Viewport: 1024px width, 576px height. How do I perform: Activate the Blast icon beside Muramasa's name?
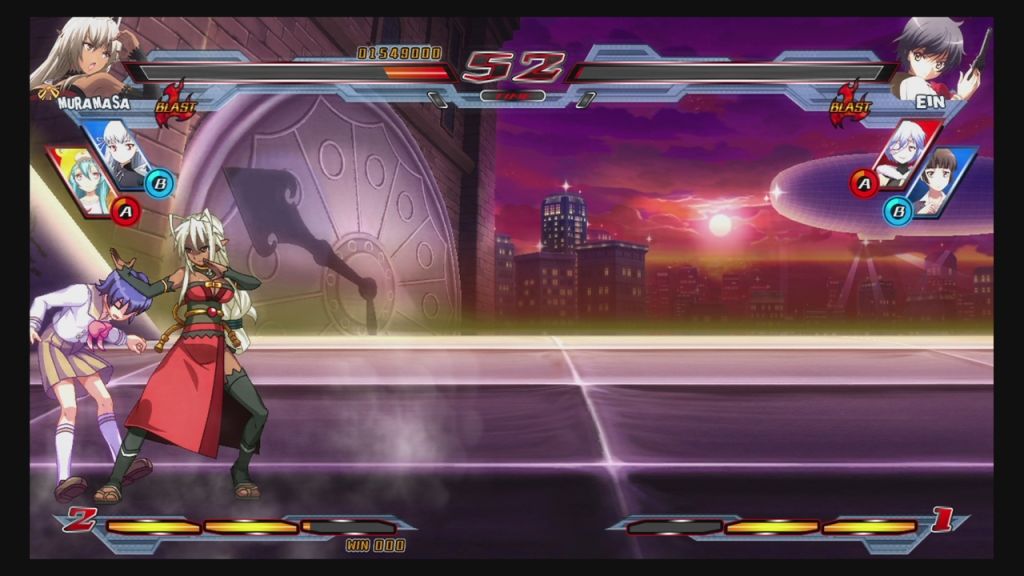click(x=176, y=103)
